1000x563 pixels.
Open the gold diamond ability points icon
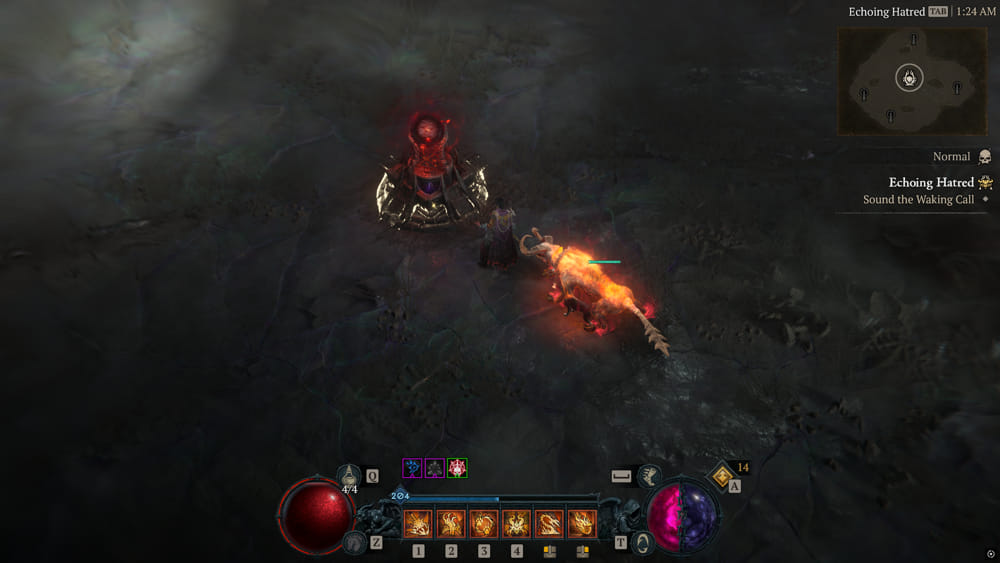click(x=723, y=475)
